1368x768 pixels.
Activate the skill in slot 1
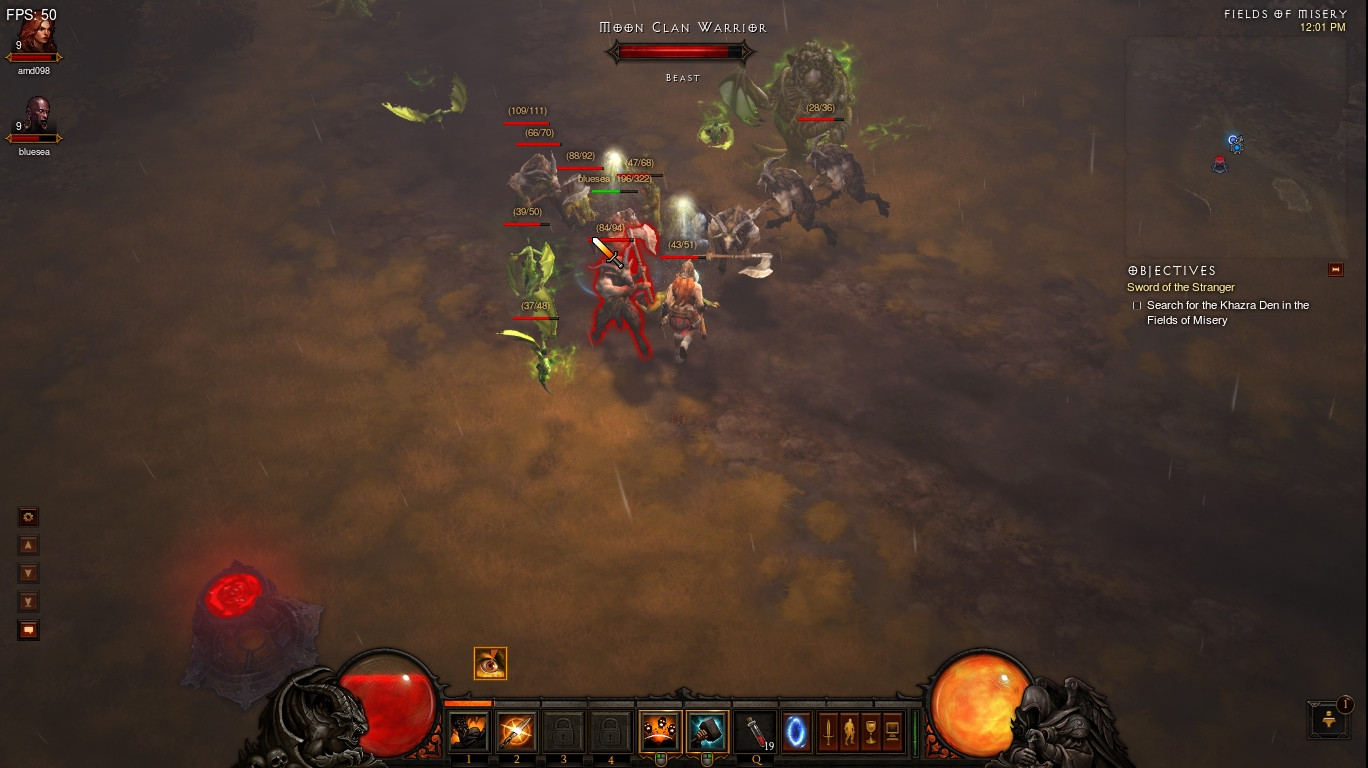pos(468,733)
